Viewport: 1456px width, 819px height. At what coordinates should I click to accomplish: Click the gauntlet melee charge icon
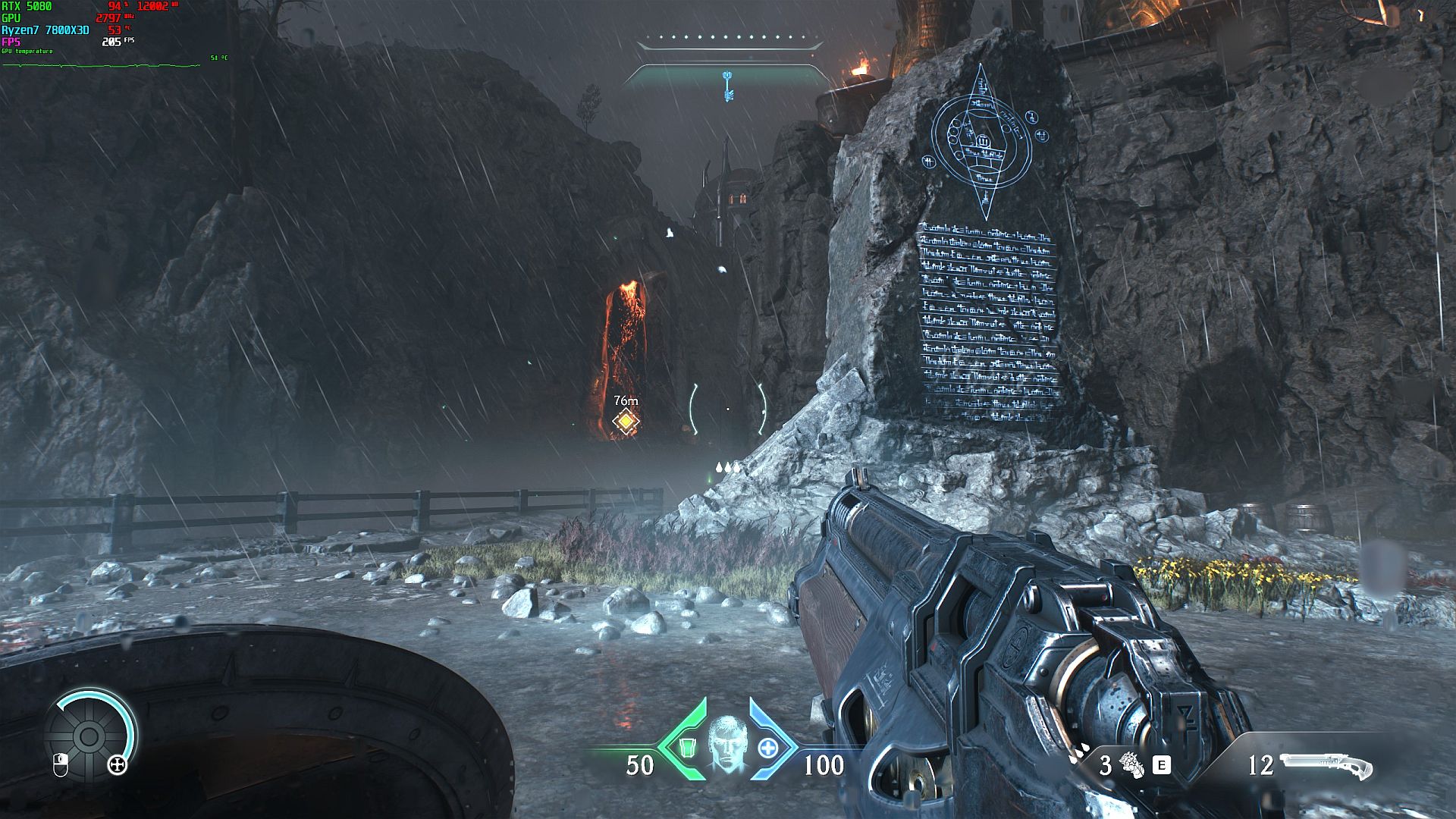(x=1131, y=764)
